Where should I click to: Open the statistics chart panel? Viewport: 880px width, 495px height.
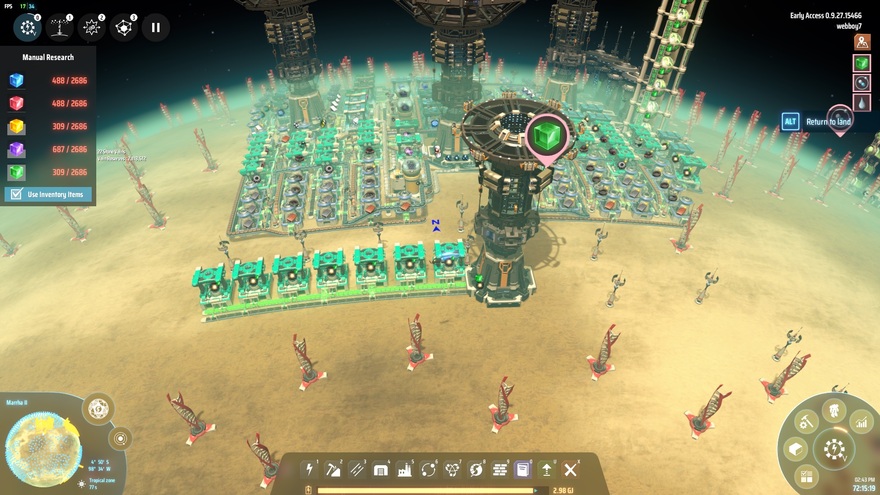862,425
